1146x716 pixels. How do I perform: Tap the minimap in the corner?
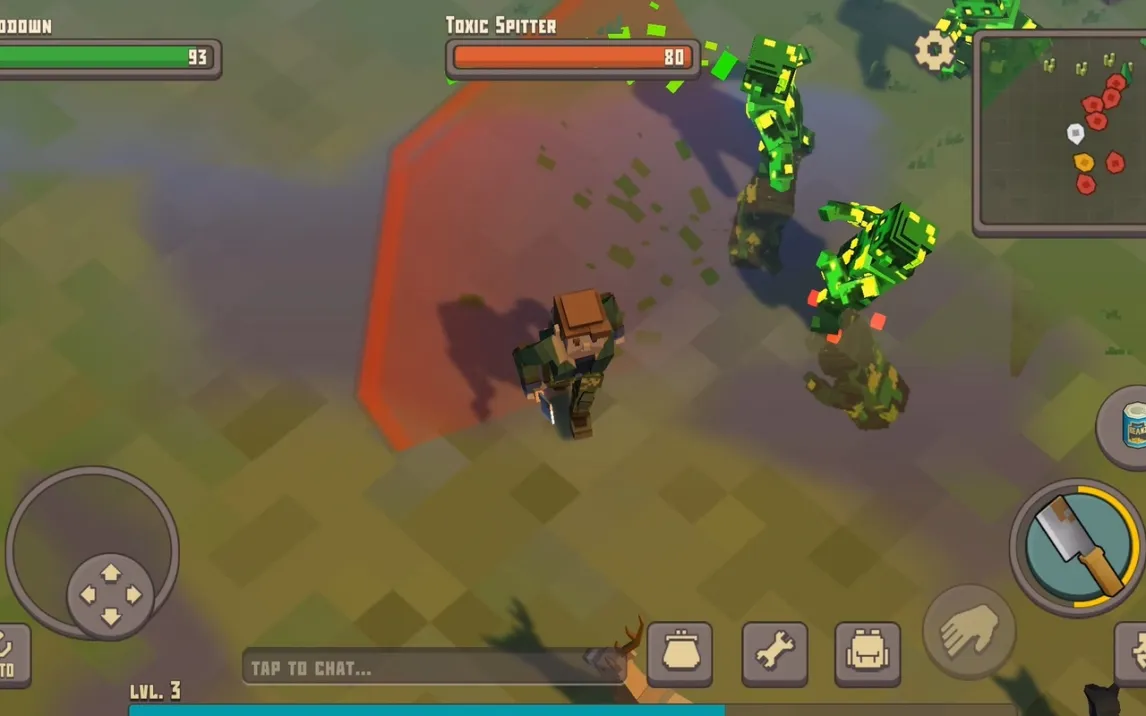1060,133
